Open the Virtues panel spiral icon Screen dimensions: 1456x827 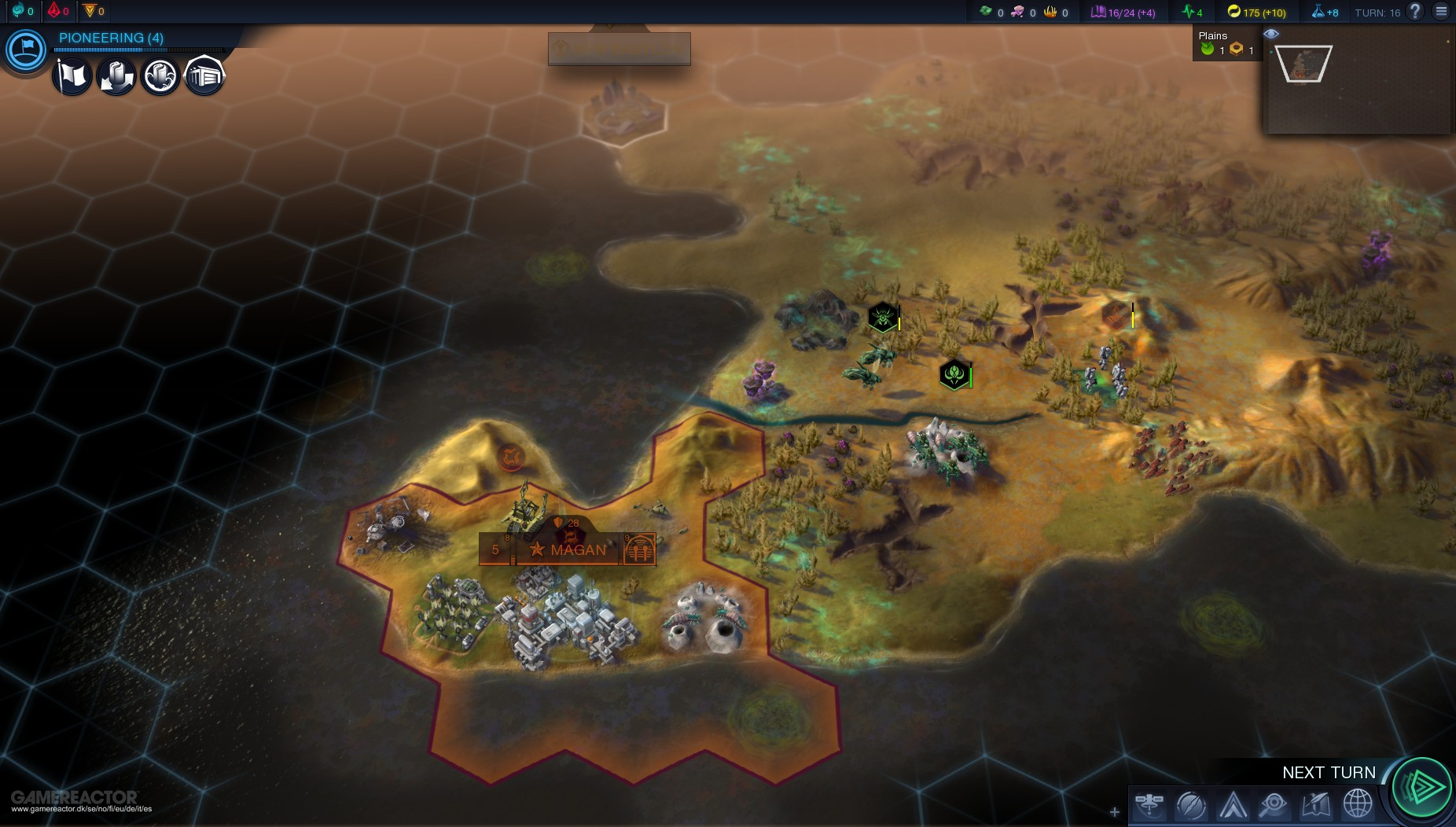click(1193, 804)
